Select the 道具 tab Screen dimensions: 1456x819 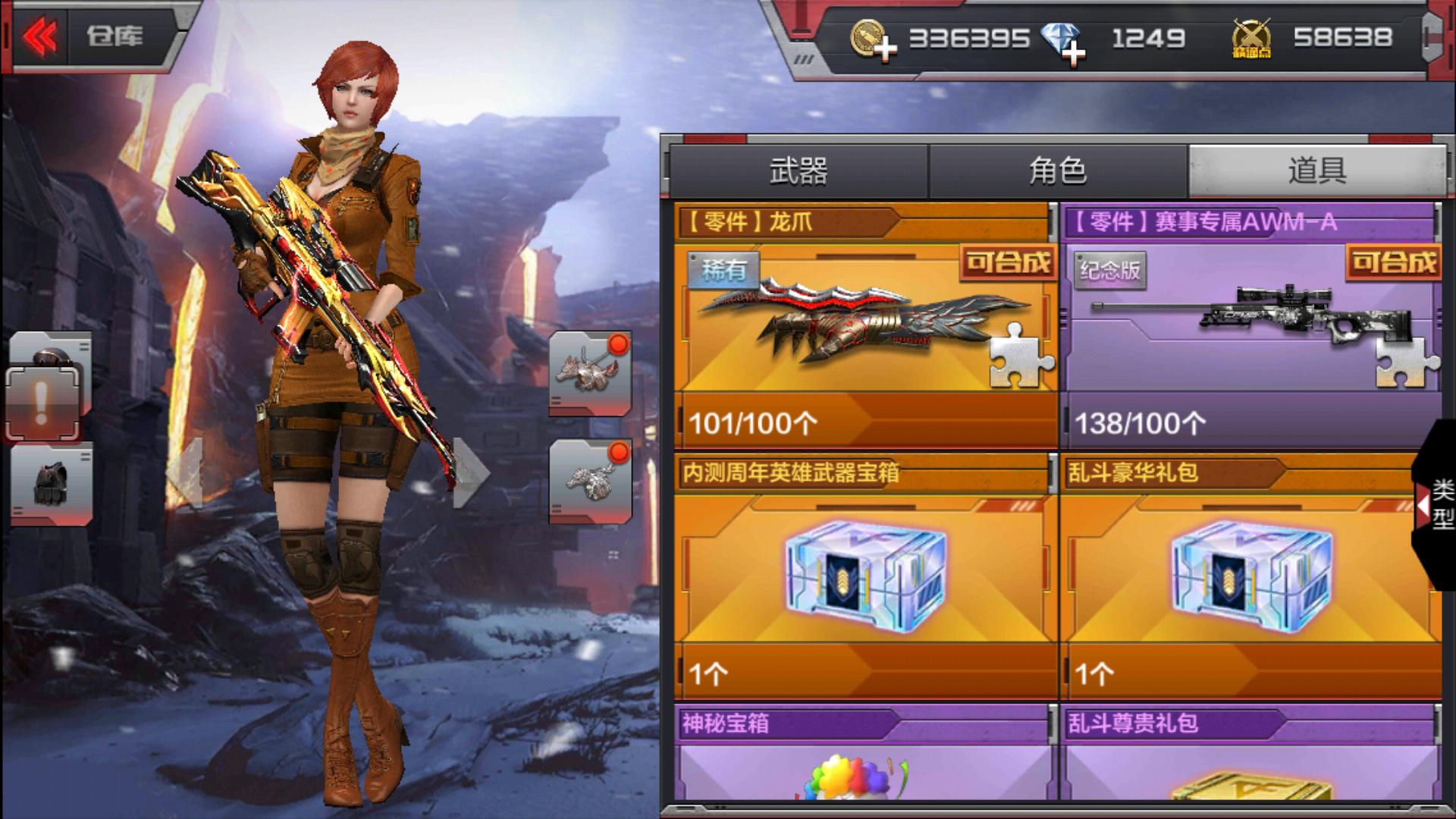click(x=1316, y=171)
